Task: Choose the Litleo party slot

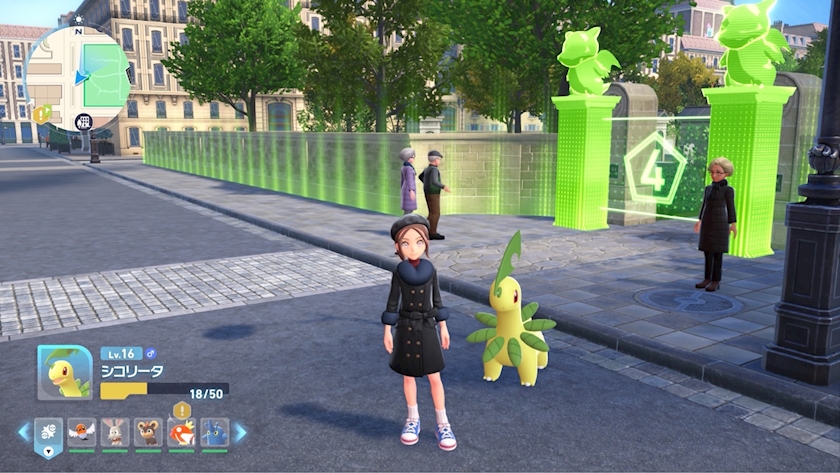Action: 148,432
